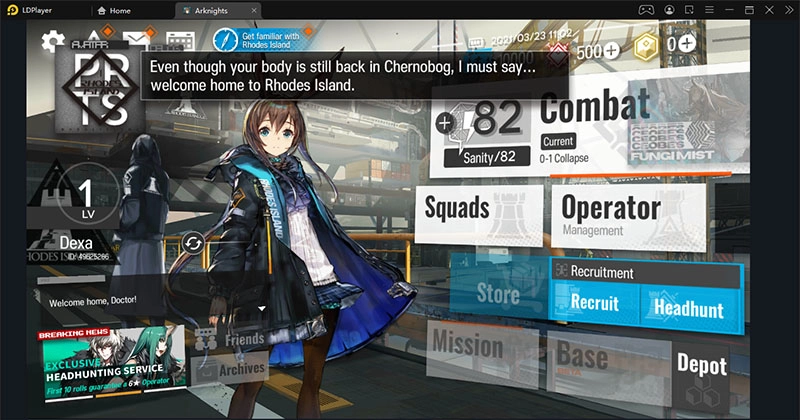
Task: Open Operator Management
Action: click(x=610, y=213)
